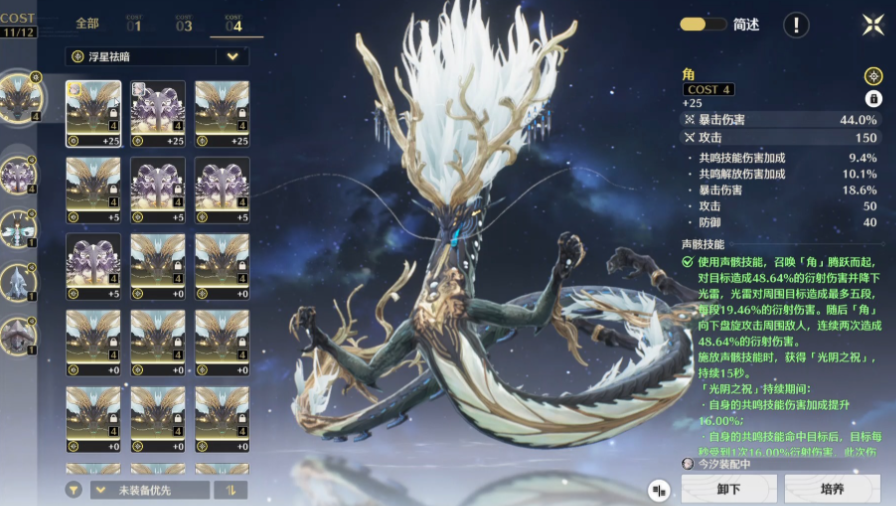
Task: Switch to the 全部 (All) echo tab
Action: [x=87, y=23]
